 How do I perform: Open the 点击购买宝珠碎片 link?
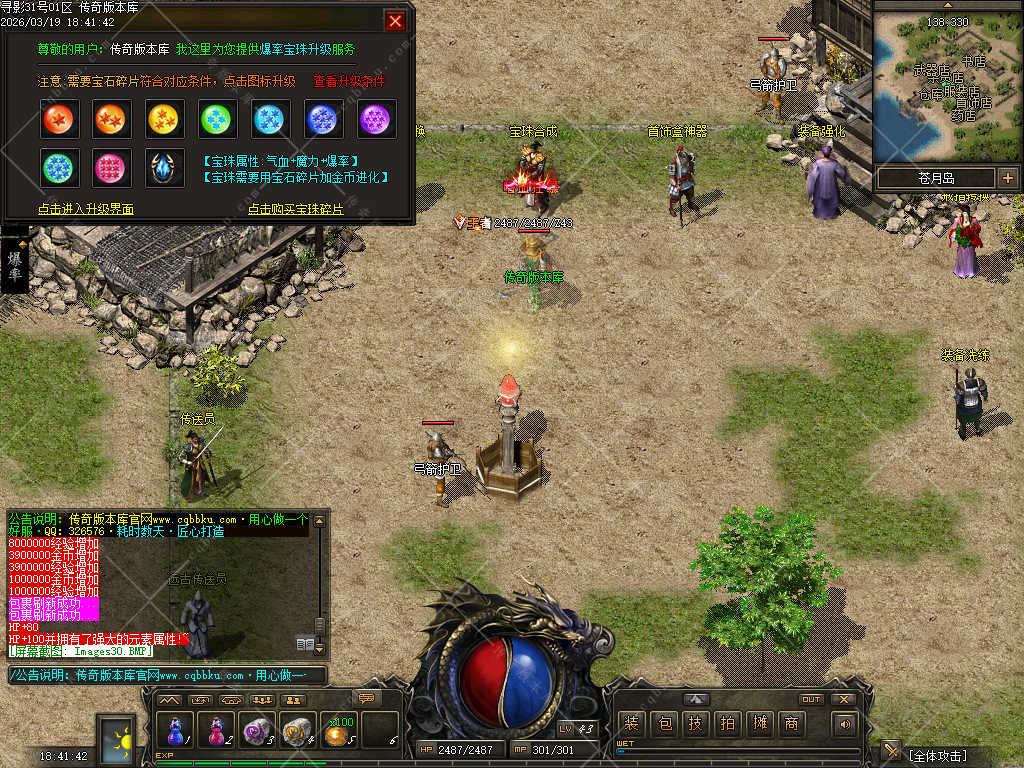point(296,209)
